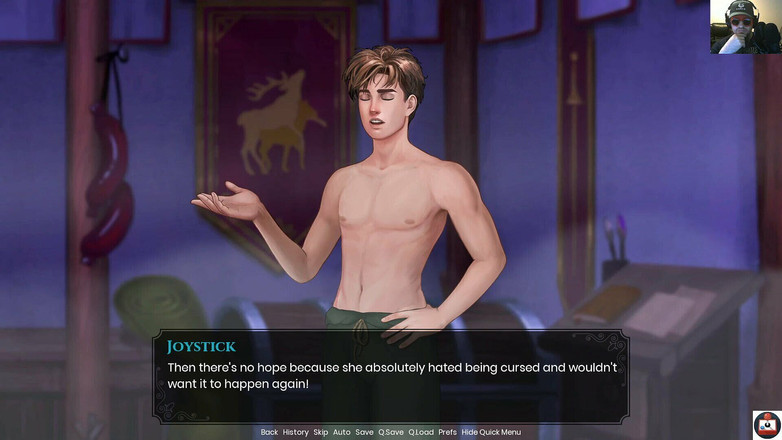The width and height of the screenshot is (782, 440).
Task: Click Joystick's dialogue box to continue
Action: pyautogui.click(x=390, y=376)
